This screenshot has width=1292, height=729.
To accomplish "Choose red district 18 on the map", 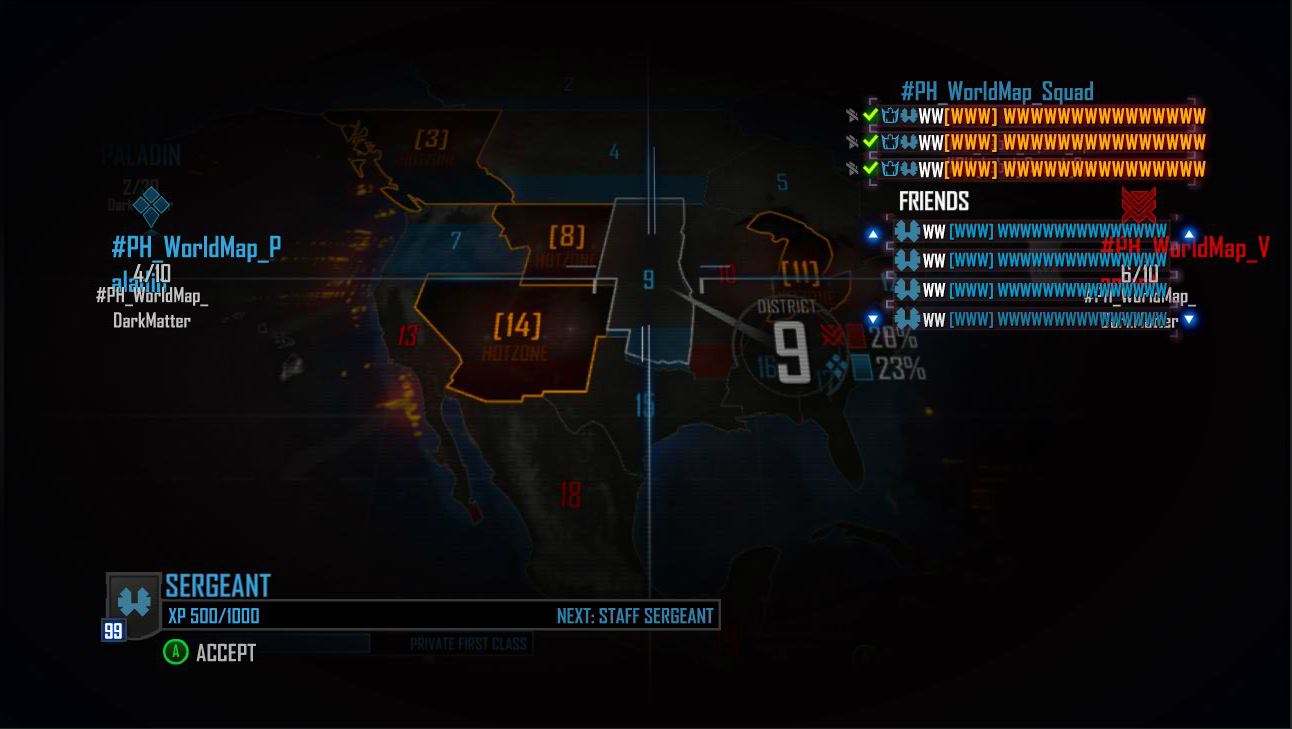I will click(x=570, y=494).
